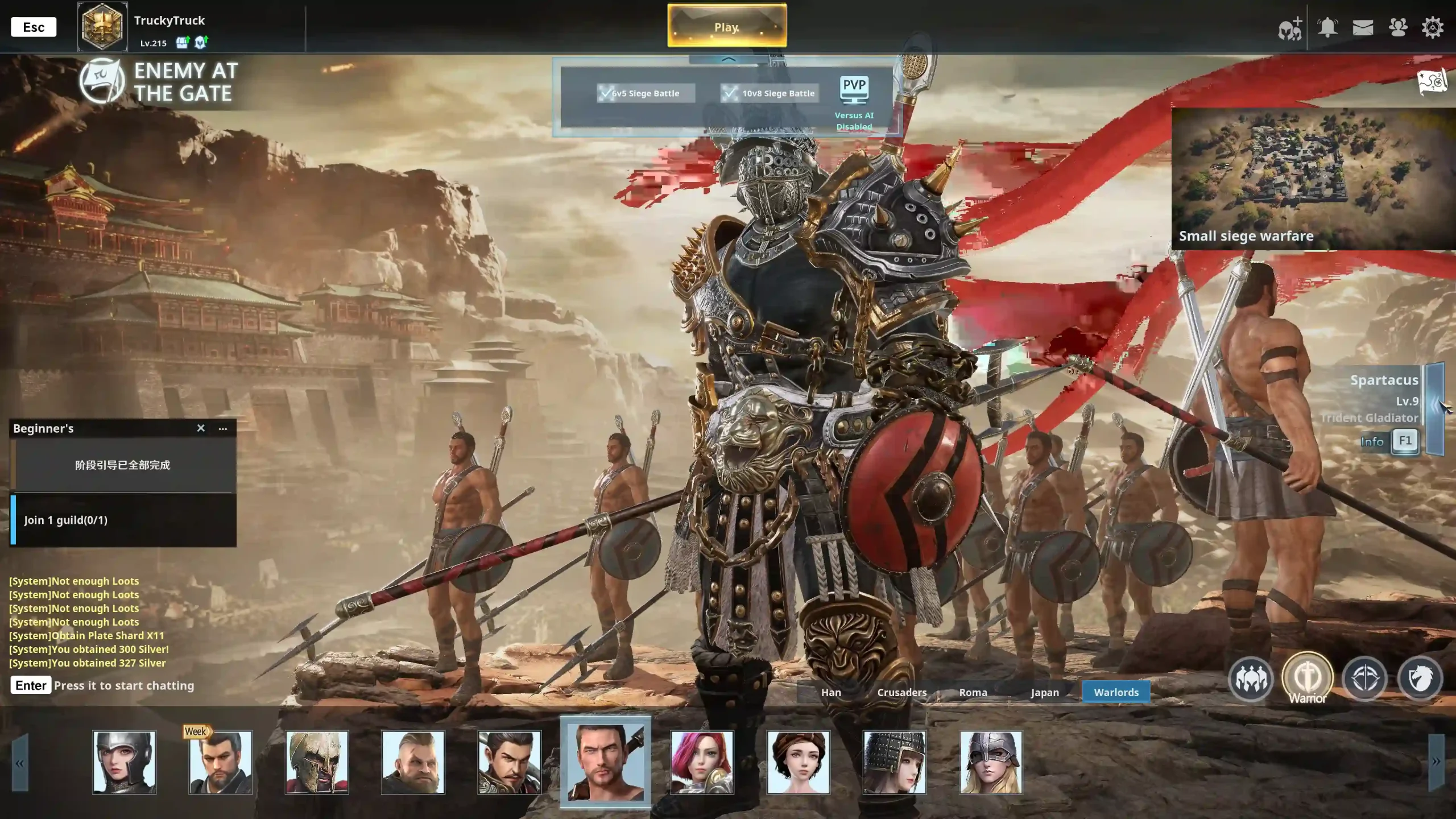The height and width of the screenshot is (819, 1456).
Task: Select the Warrior class filter icon
Action: point(1308,678)
